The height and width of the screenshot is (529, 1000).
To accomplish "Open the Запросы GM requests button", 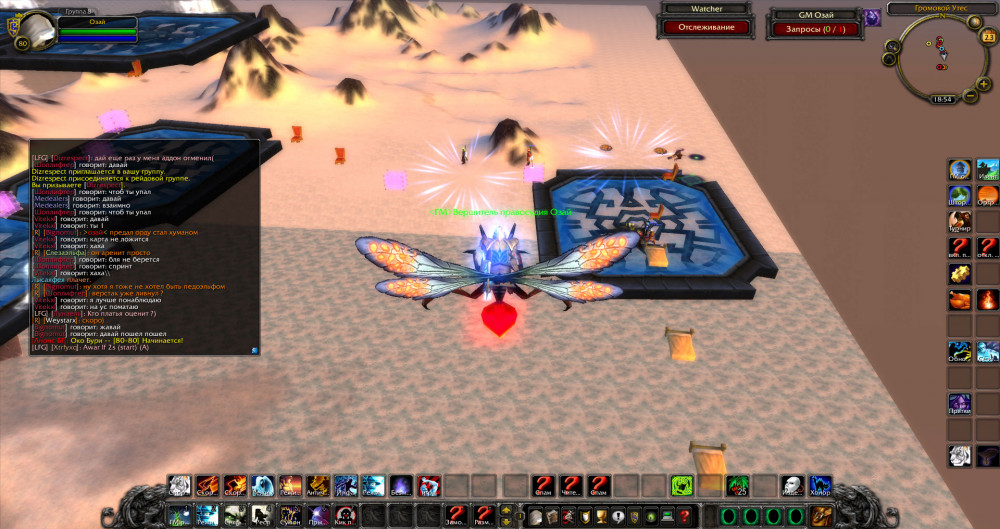I will click(x=815, y=29).
